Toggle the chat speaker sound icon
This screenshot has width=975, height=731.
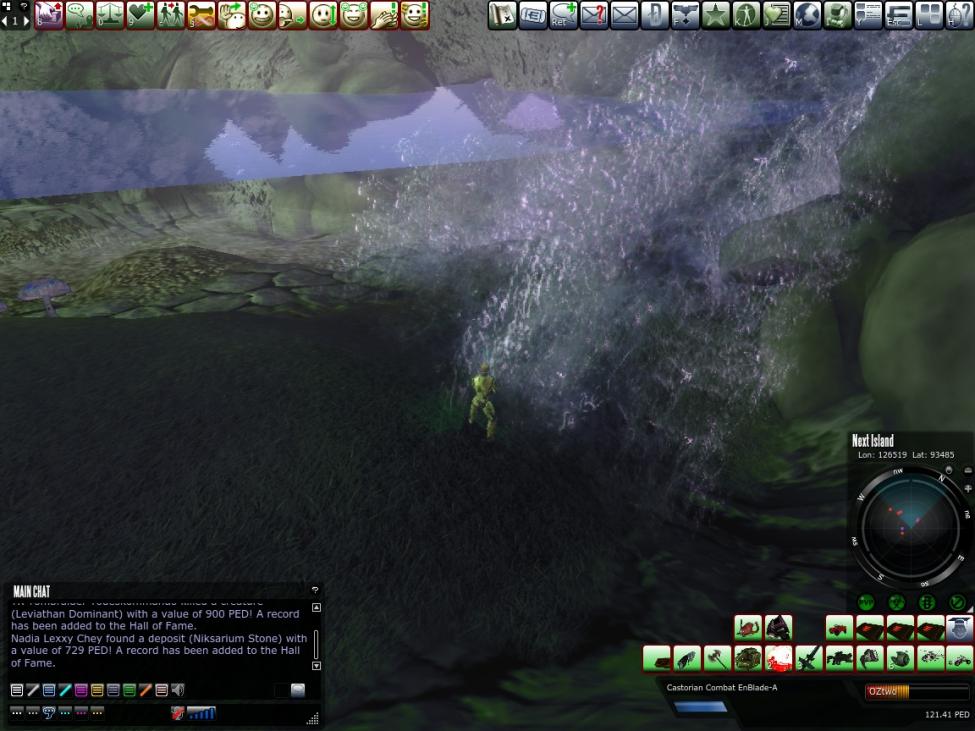(x=178, y=690)
